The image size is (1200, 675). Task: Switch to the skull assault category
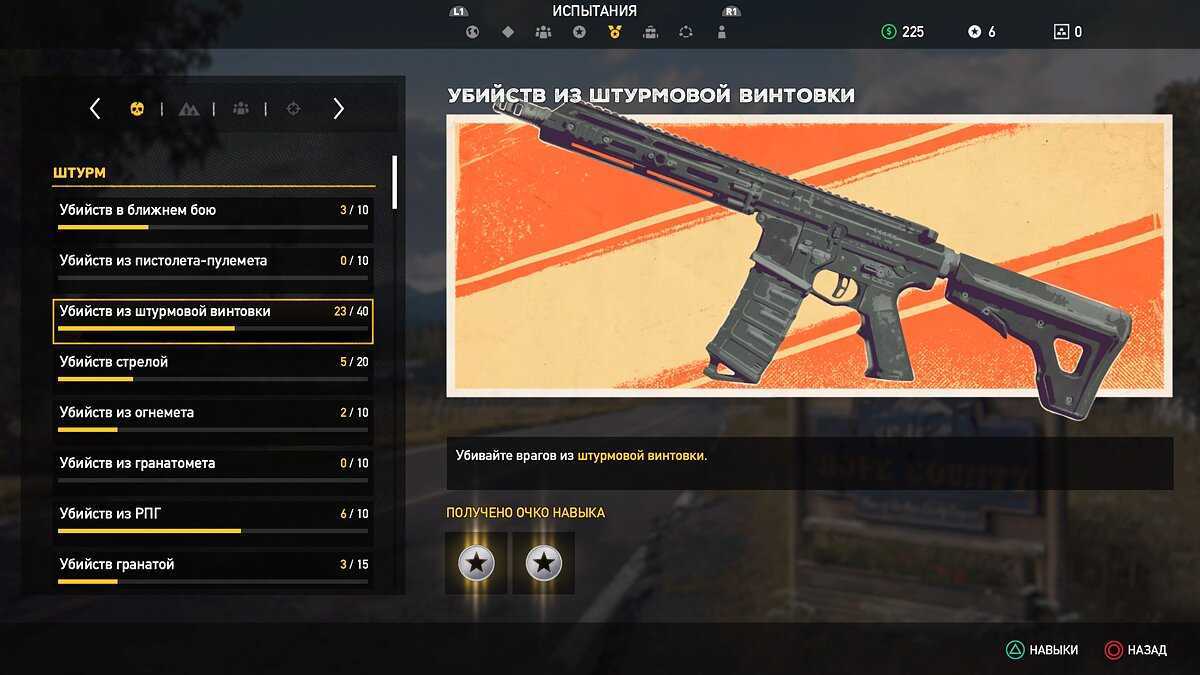[137, 109]
